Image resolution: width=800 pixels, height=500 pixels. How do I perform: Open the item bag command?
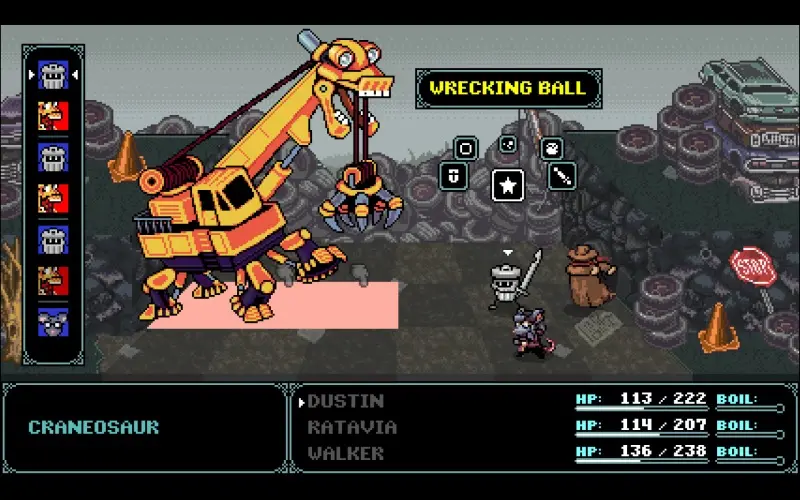pos(551,149)
